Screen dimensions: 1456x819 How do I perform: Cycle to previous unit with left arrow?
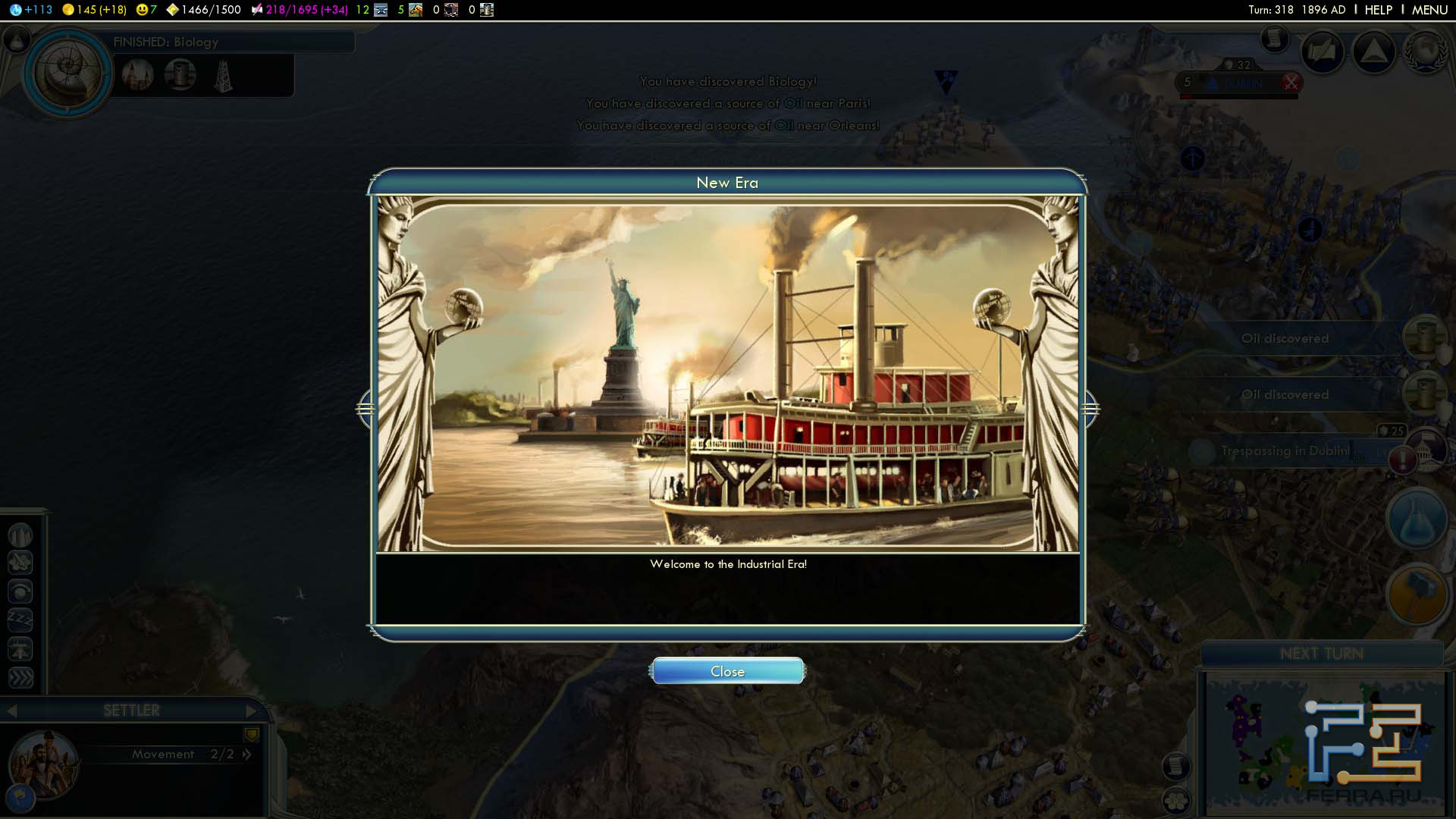(x=11, y=711)
